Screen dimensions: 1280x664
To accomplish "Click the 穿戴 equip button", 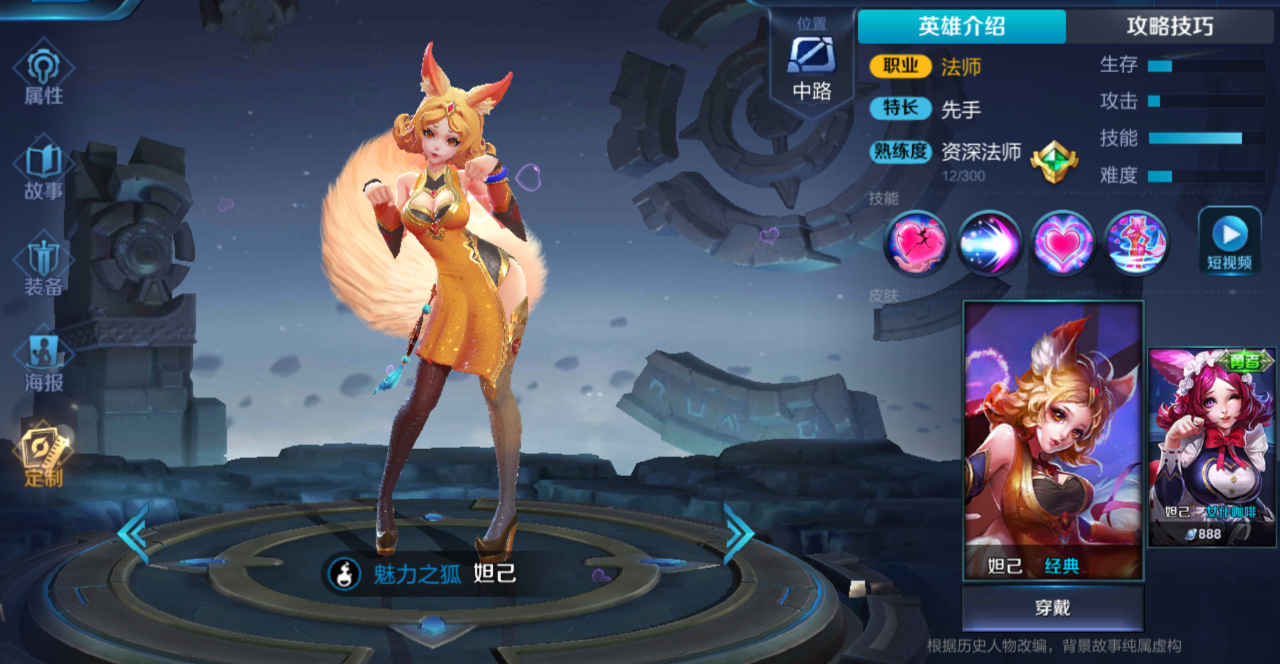I will pos(1052,608).
